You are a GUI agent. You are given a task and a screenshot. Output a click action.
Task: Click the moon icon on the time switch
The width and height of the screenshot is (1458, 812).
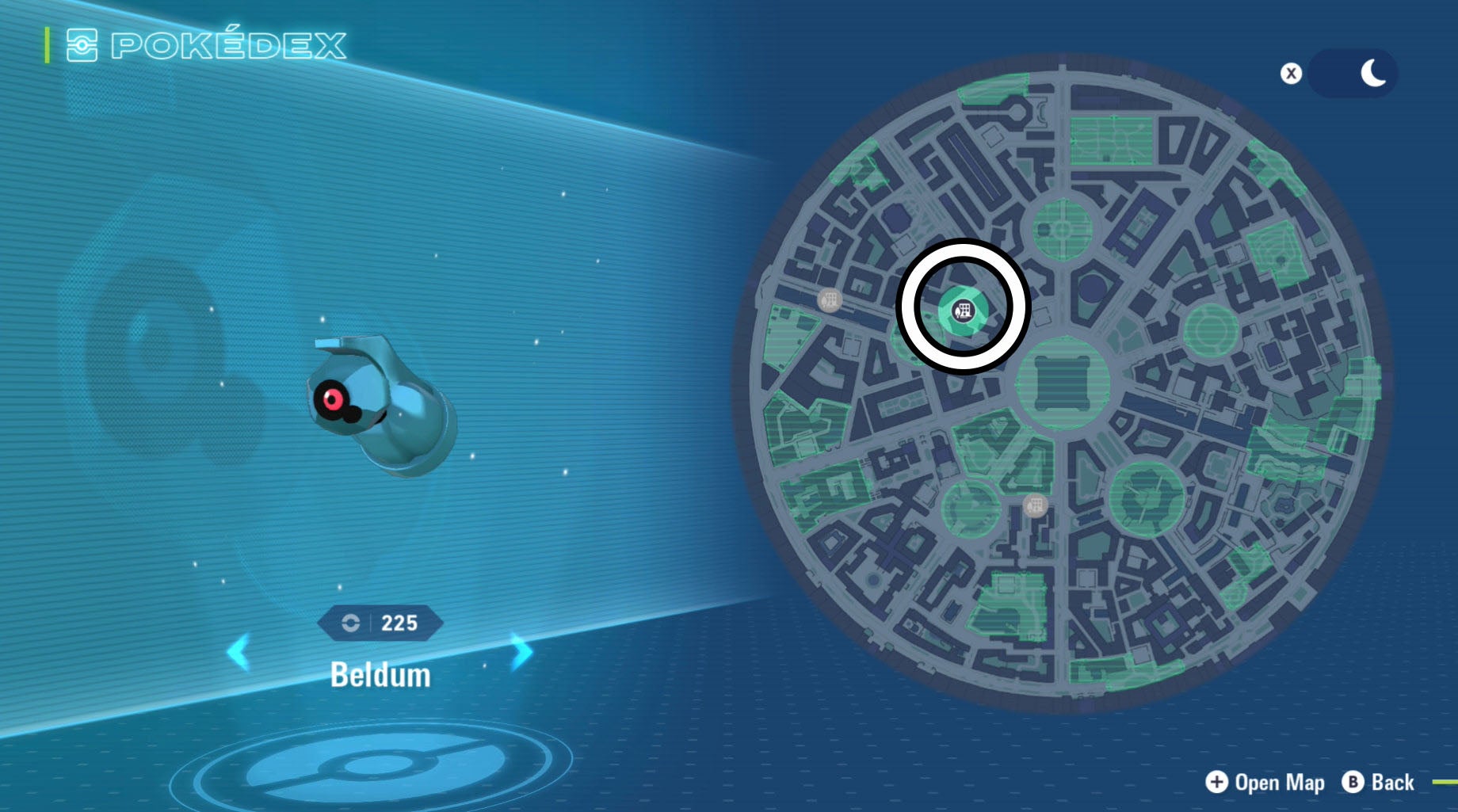click(1373, 71)
